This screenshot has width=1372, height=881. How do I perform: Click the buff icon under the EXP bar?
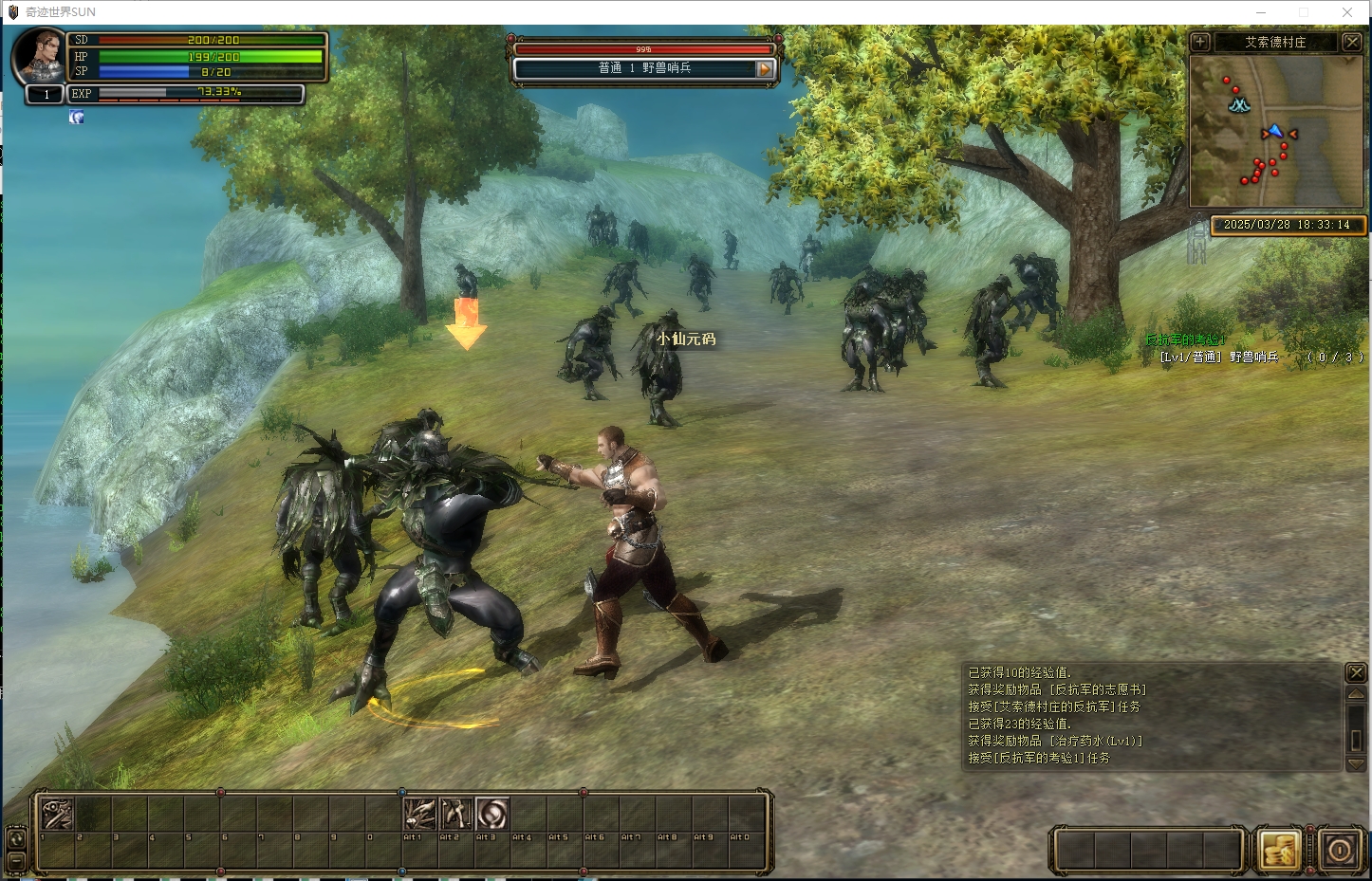pyautogui.click(x=77, y=117)
